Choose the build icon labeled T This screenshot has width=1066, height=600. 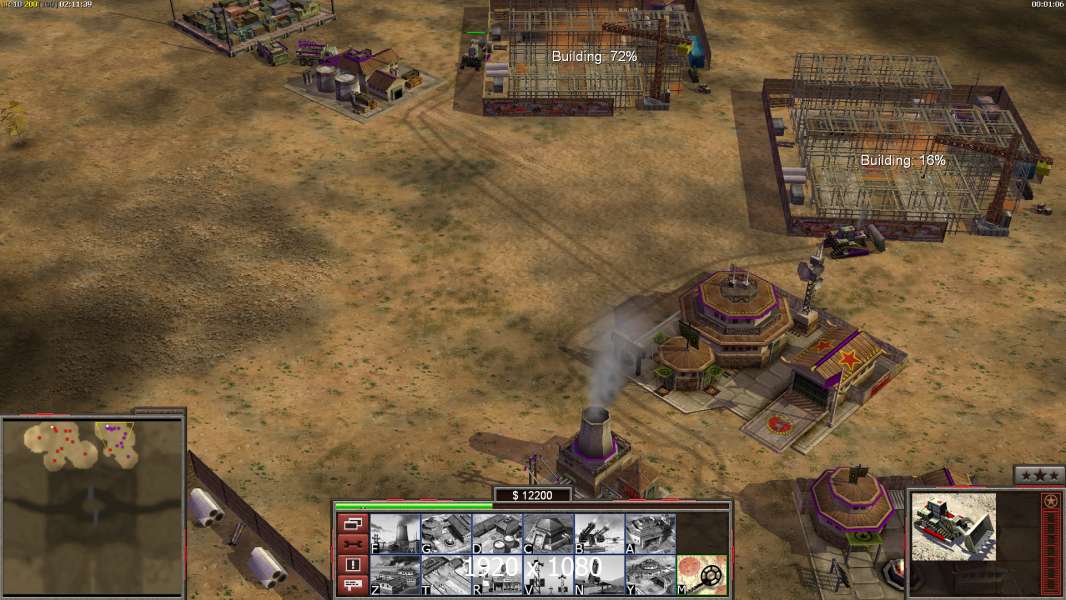pos(446,574)
